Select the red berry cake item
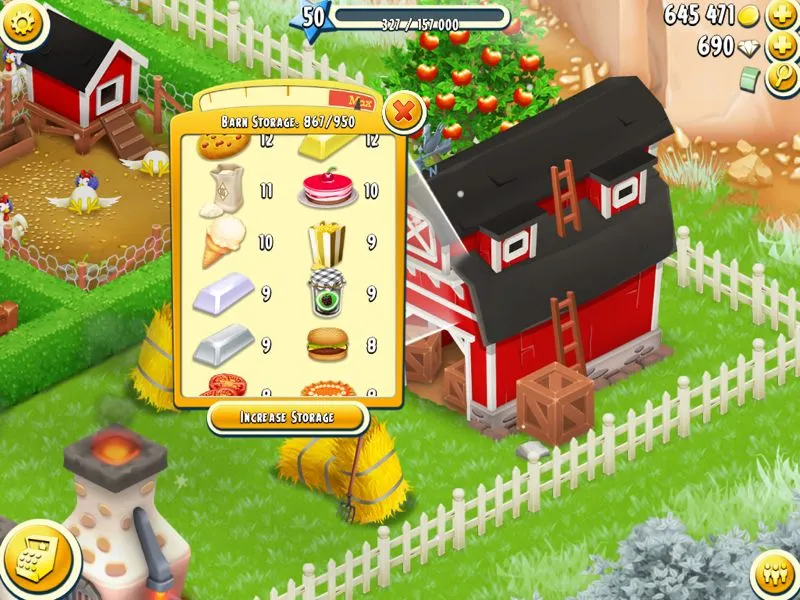This screenshot has height=600, width=800. click(x=326, y=190)
